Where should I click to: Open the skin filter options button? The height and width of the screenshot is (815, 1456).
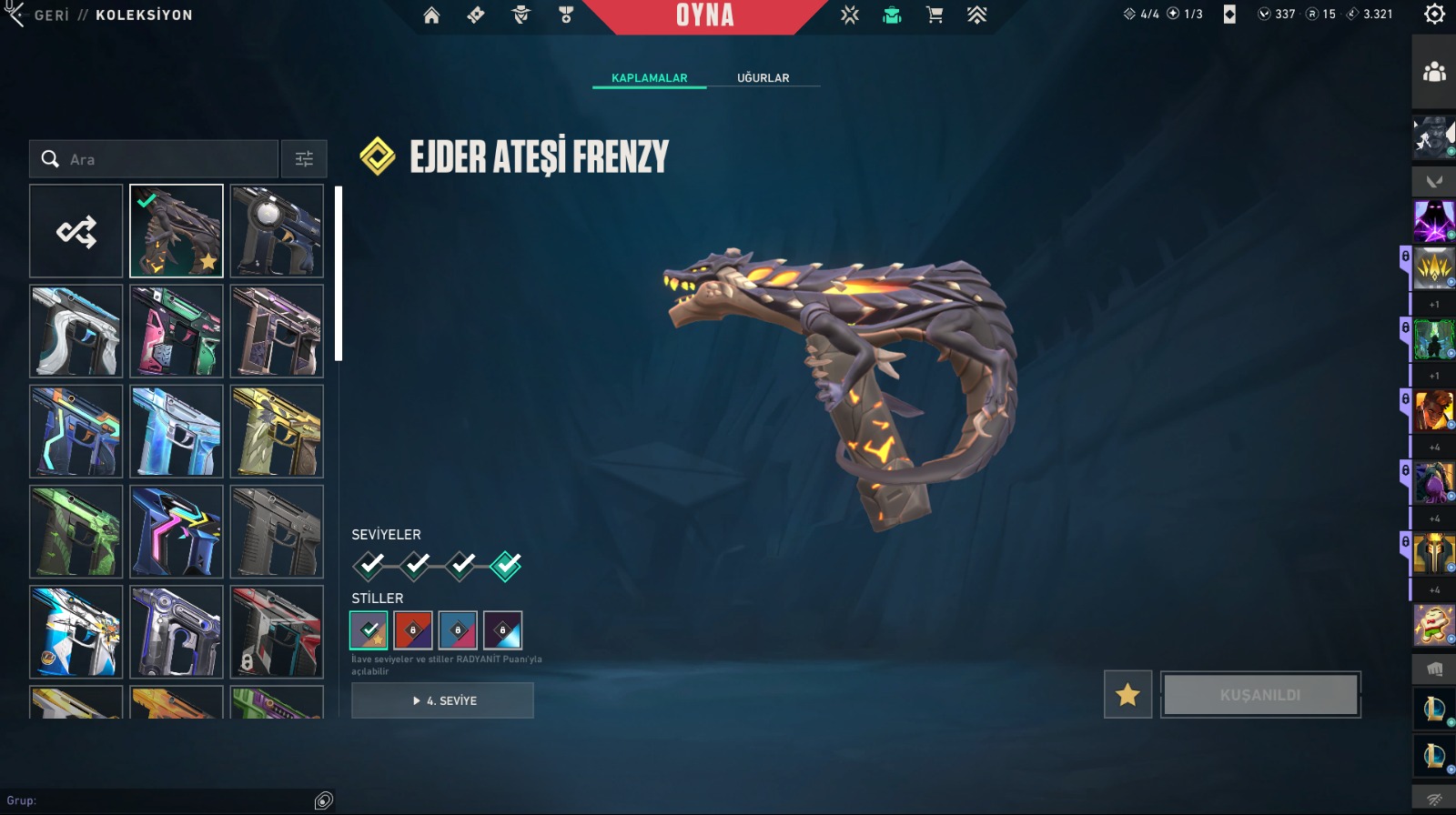(x=304, y=159)
